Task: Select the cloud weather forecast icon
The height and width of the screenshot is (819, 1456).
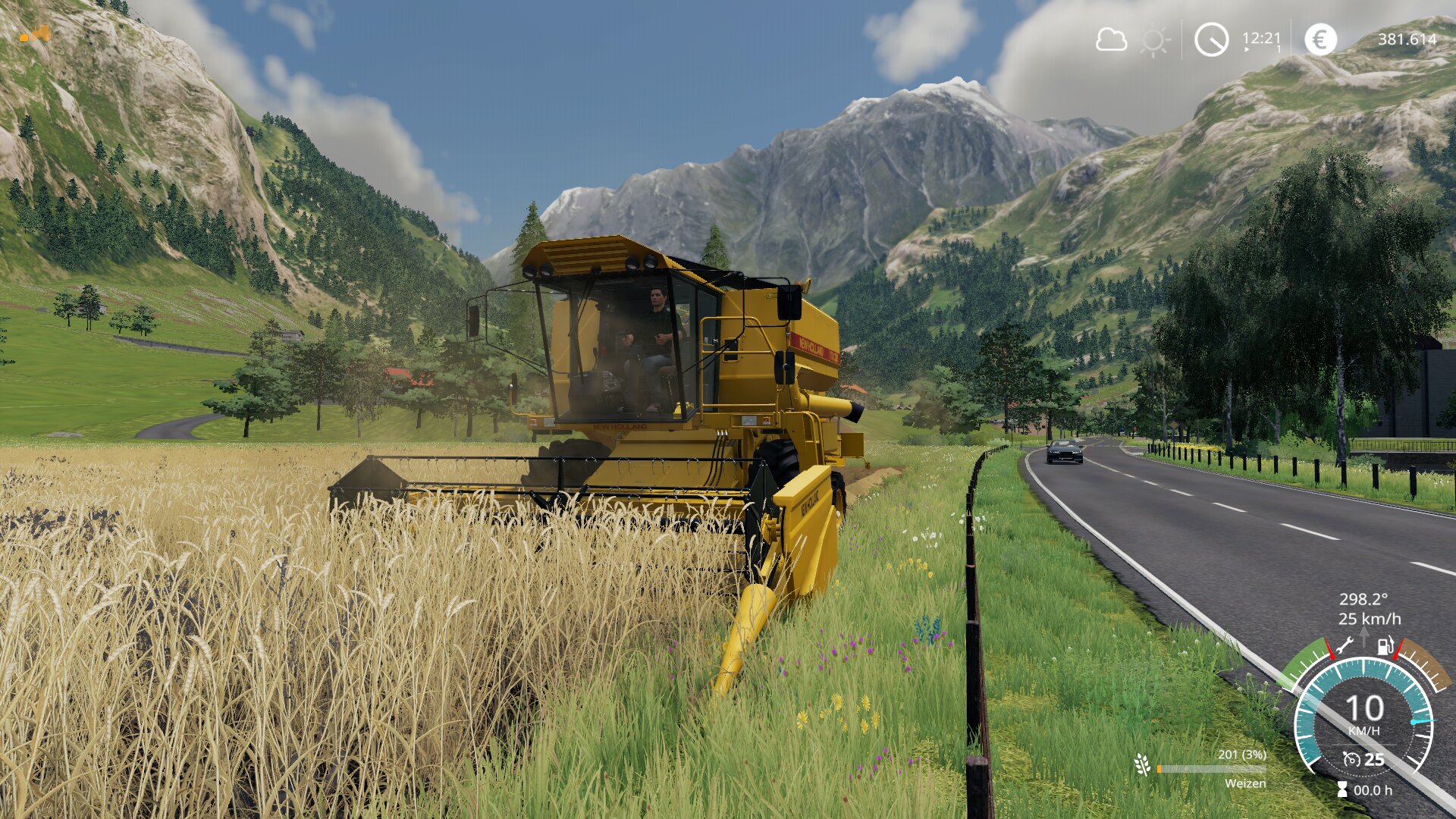Action: tap(1111, 39)
